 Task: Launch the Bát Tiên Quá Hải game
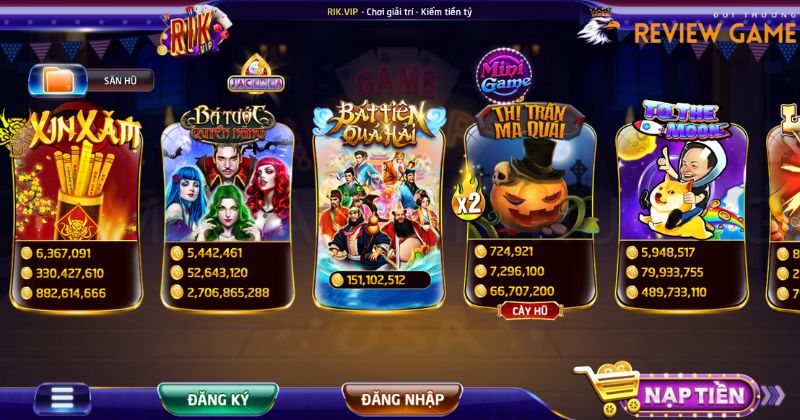pos(378,195)
